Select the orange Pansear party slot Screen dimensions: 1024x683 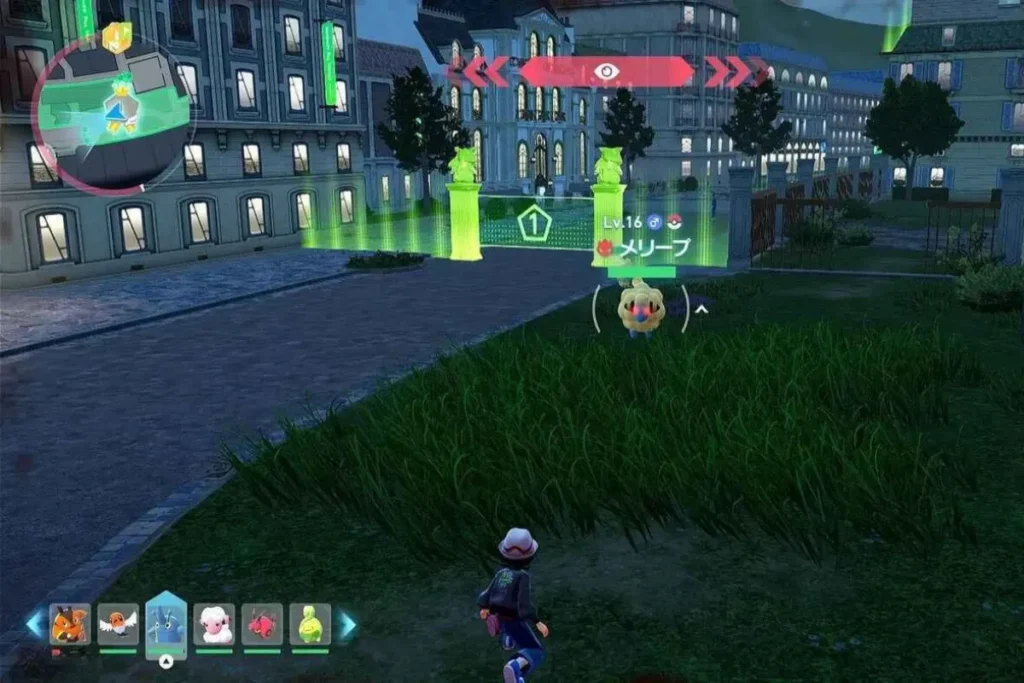[x=69, y=624]
